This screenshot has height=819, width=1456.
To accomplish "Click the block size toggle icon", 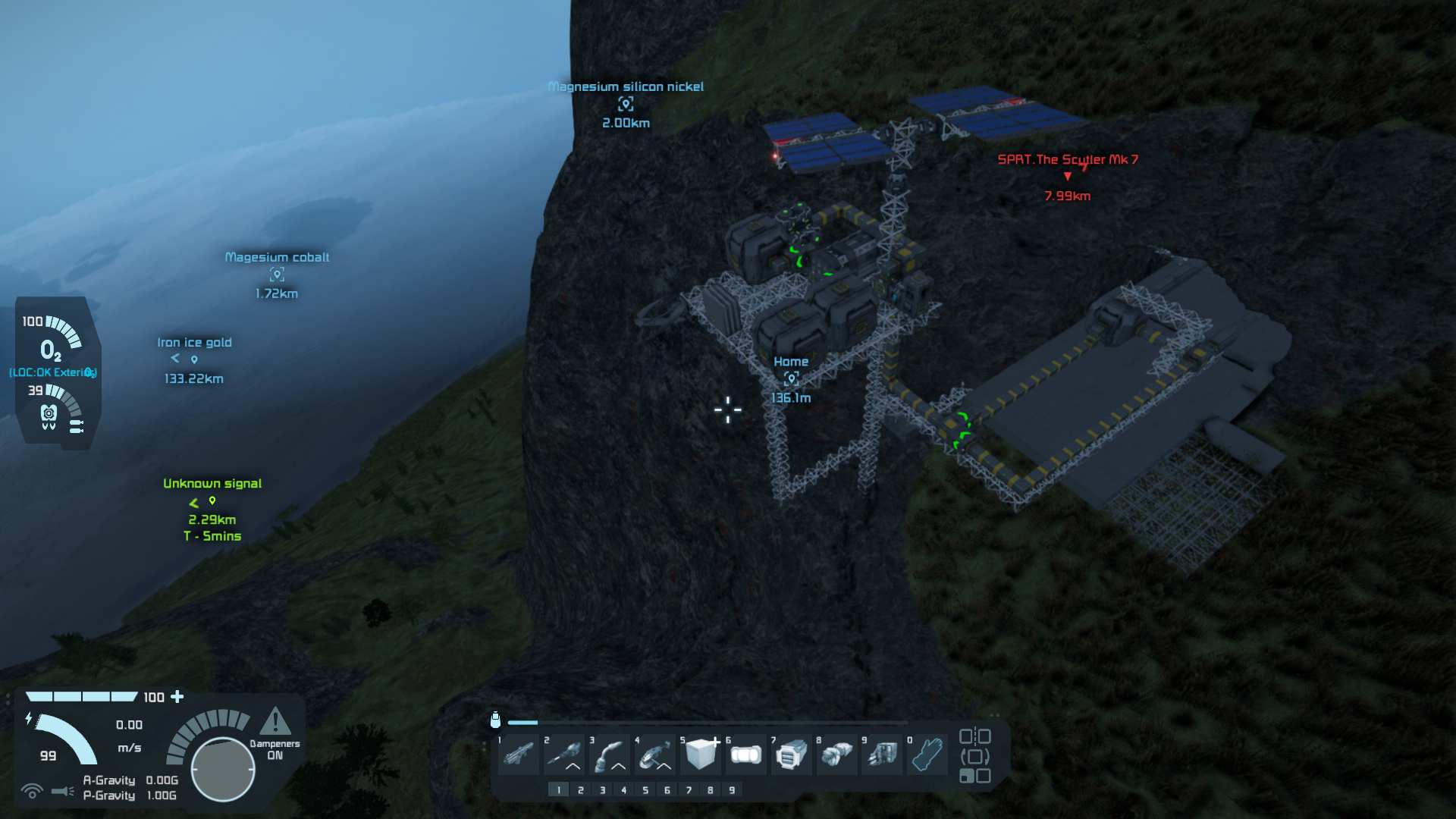I will coord(974,776).
